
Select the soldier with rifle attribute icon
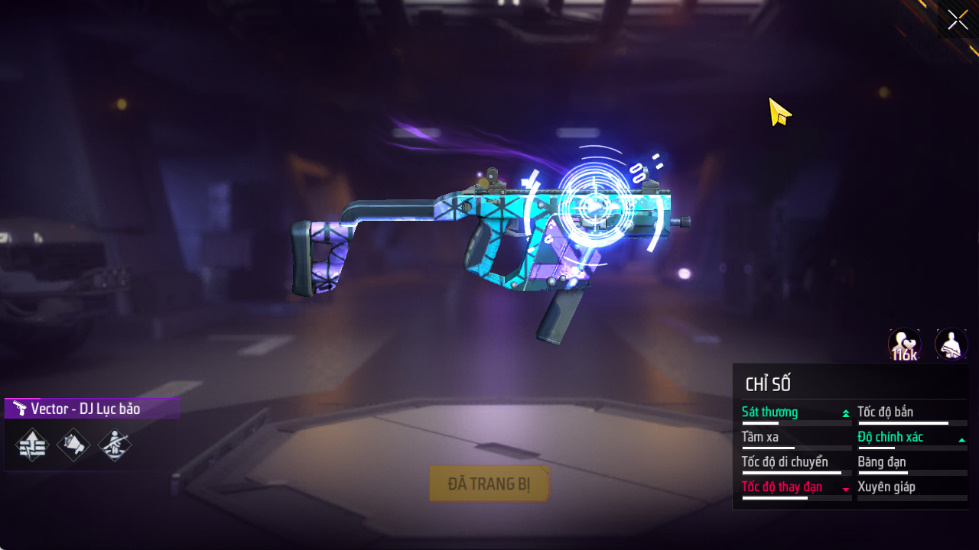[114, 445]
